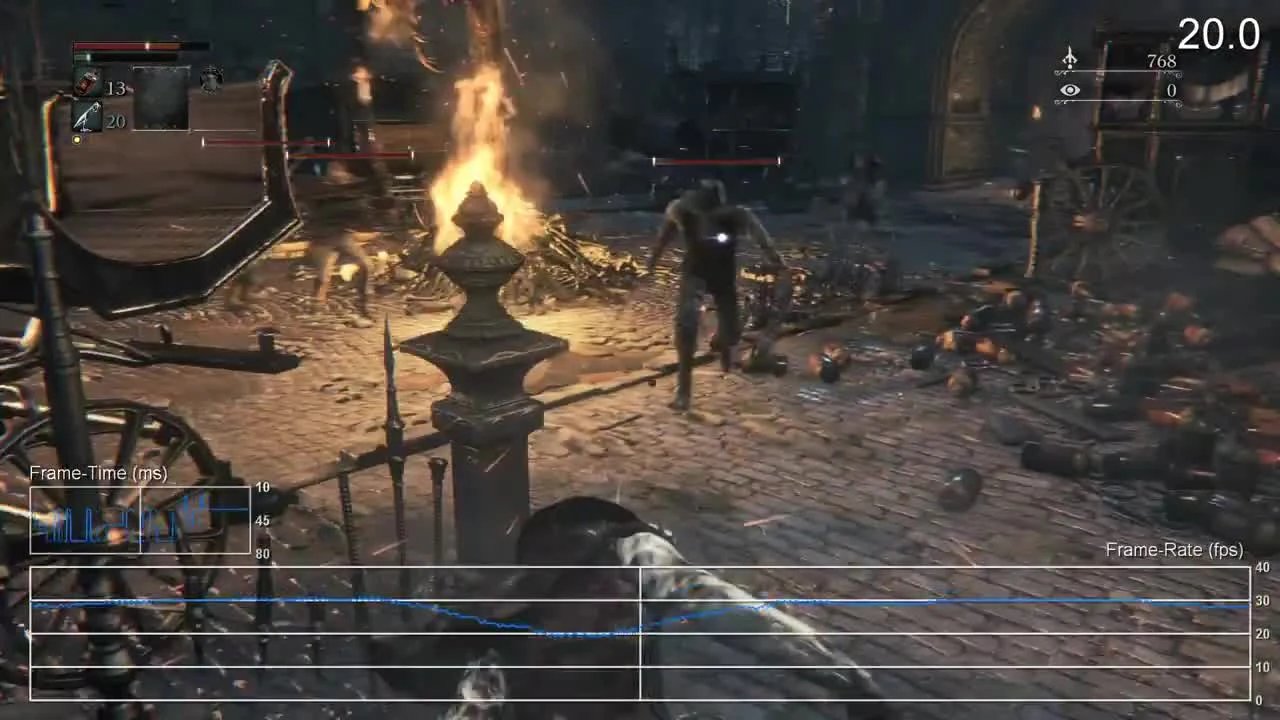
Task: Select the Blood Vial icon showing 13
Action: coord(85,83)
